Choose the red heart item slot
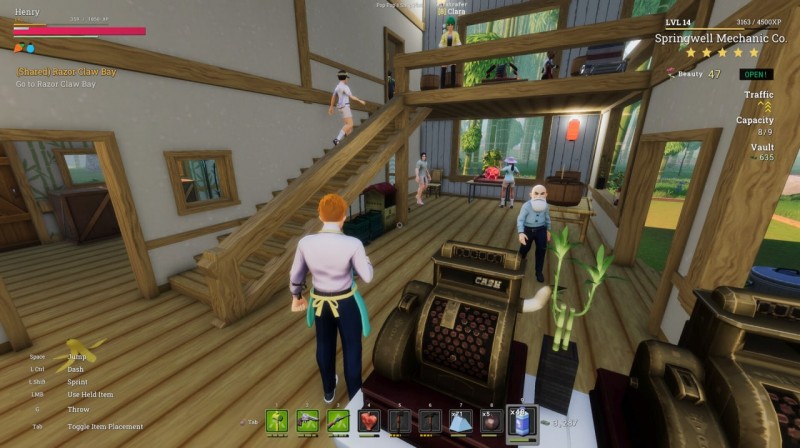Image resolution: width=800 pixels, height=448 pixels. click(369, 421)
